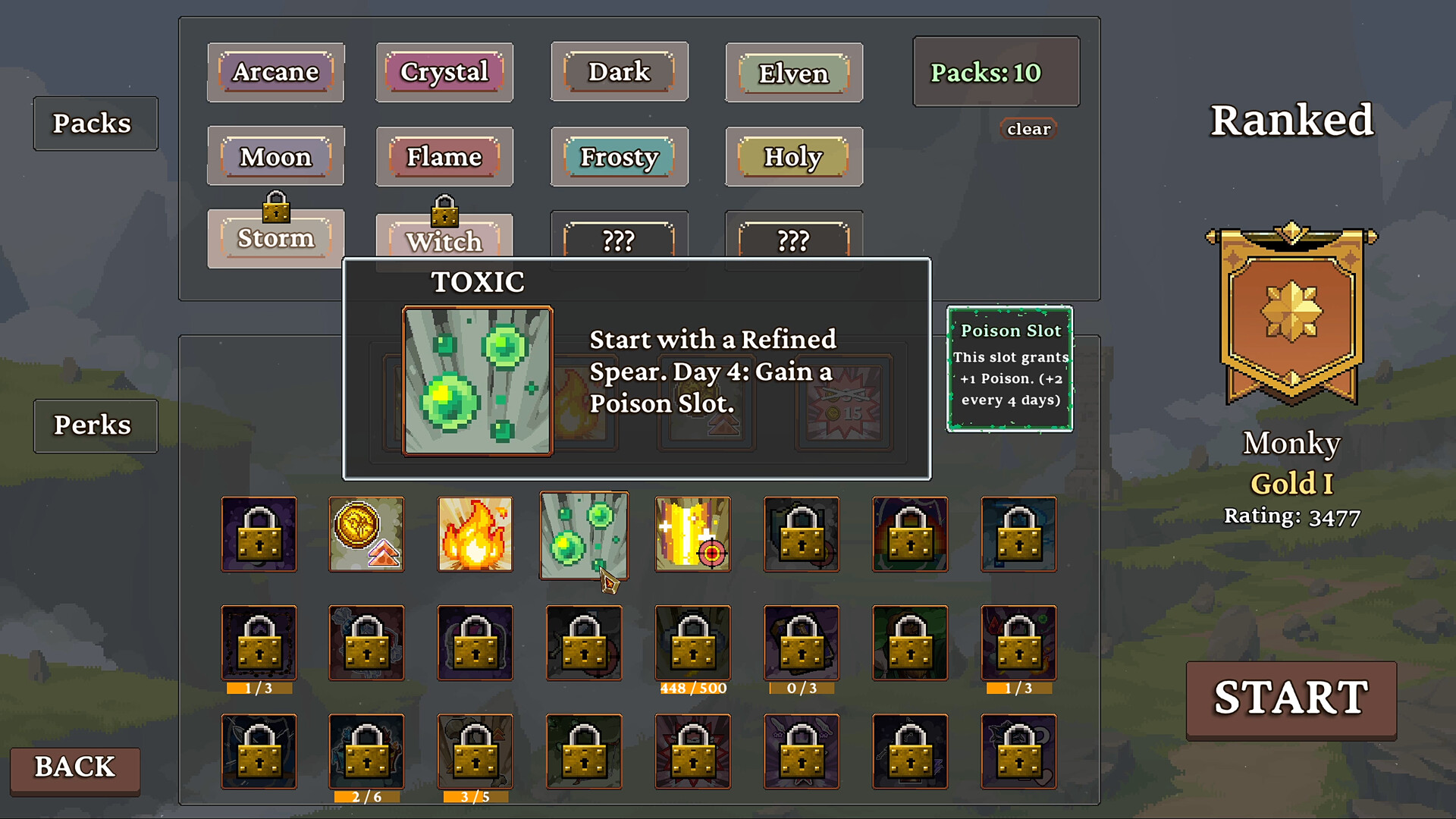Click the clear button under Packs: 10

pos(1028,128)
